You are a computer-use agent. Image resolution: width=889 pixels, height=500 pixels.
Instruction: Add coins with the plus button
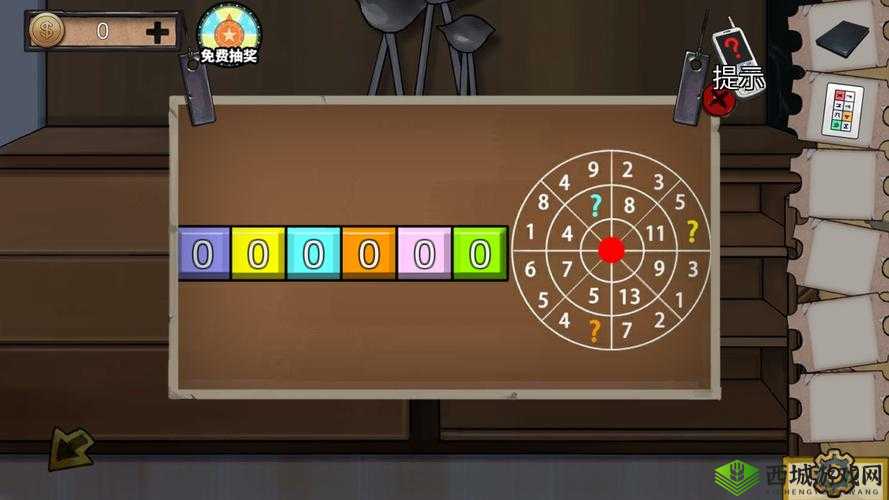158,31
